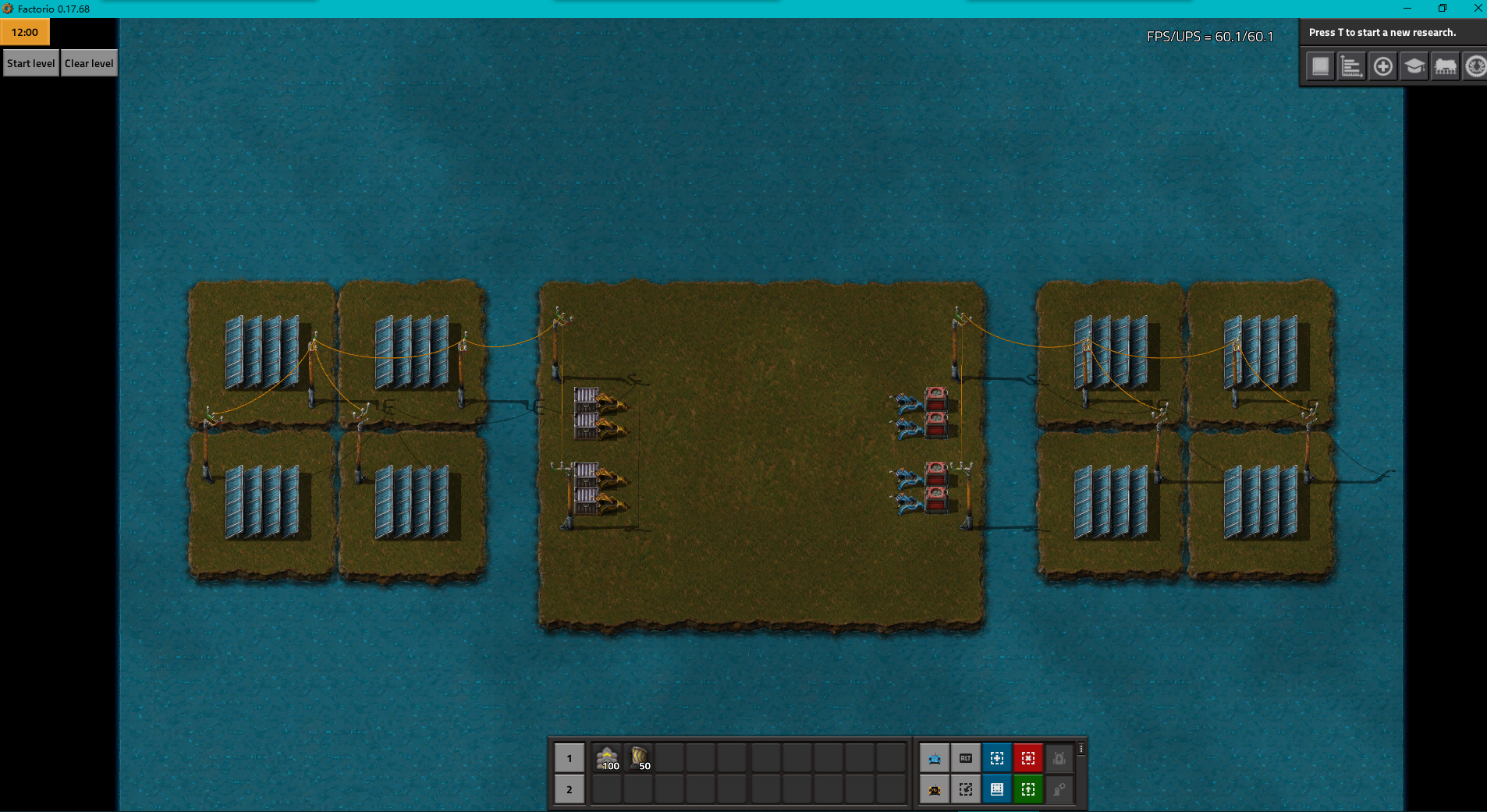Screen dimensions: 1487x812
Task: Click the circular gear icon in top-right toolbar
Action: [1475, 66]
